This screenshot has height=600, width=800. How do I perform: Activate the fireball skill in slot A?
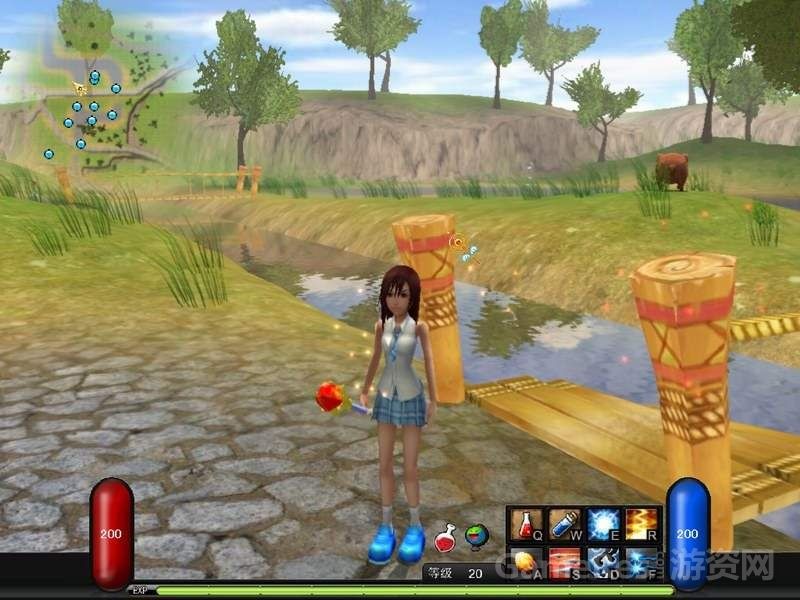[526, 562]
